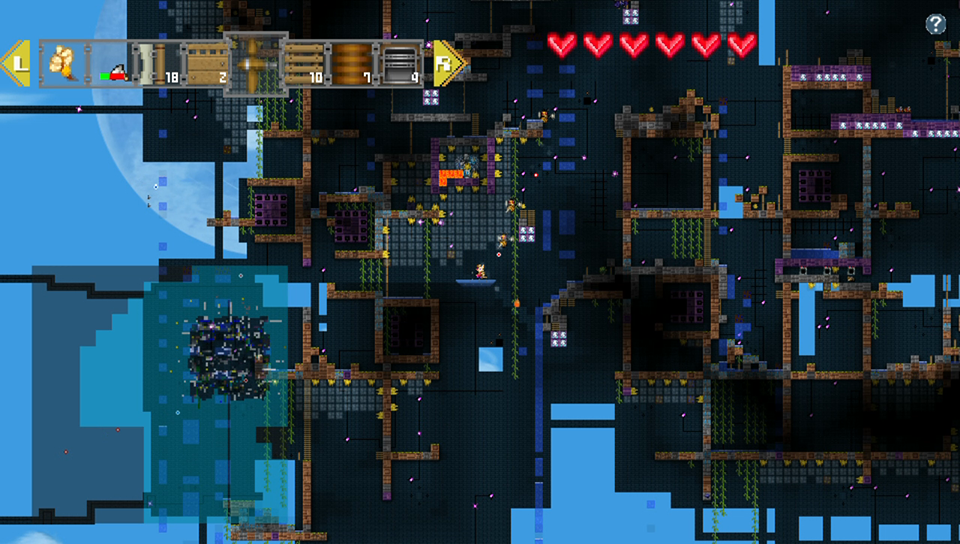Open the question mark help button
Viewport: 960px width, 544px height.
pos(935,25)
